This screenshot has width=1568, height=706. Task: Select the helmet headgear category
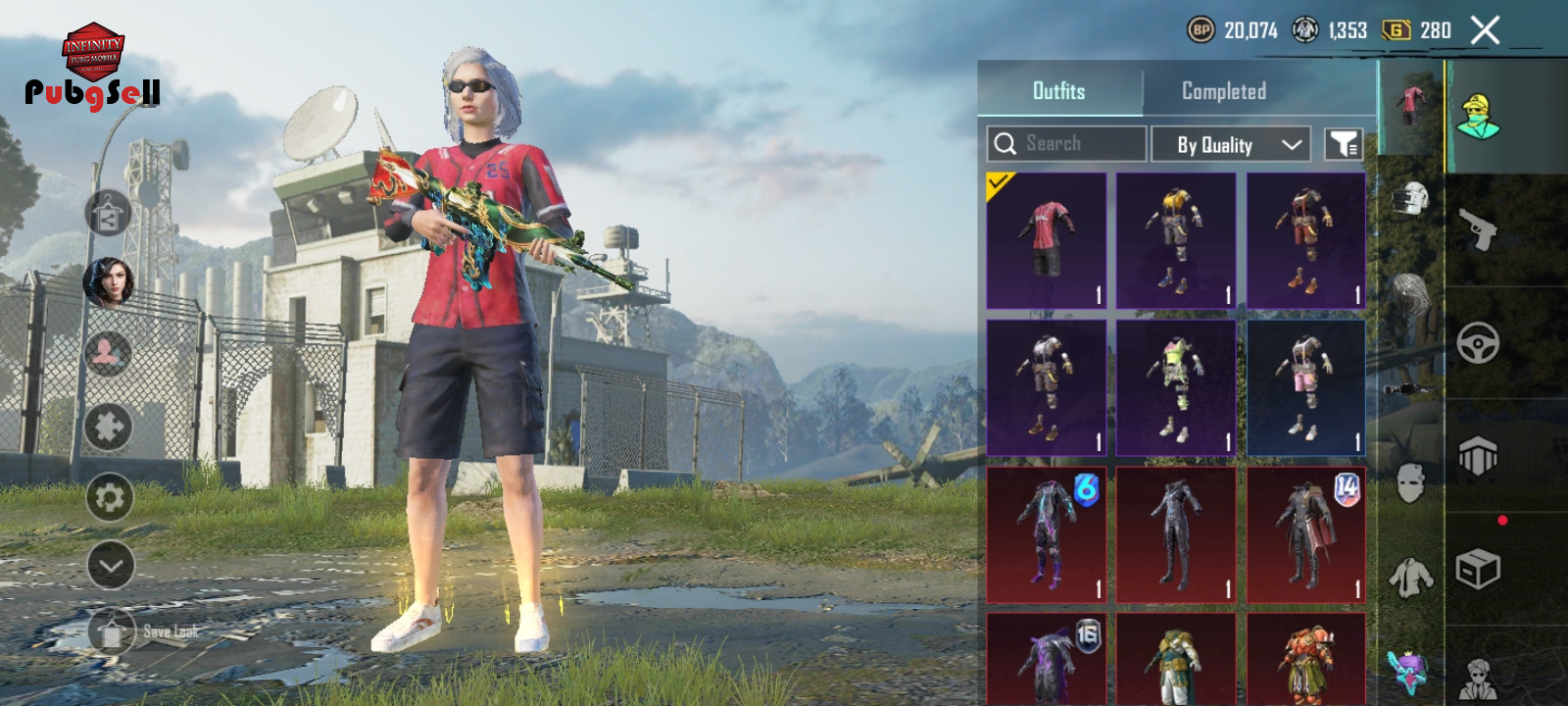tap(1409, 201)
